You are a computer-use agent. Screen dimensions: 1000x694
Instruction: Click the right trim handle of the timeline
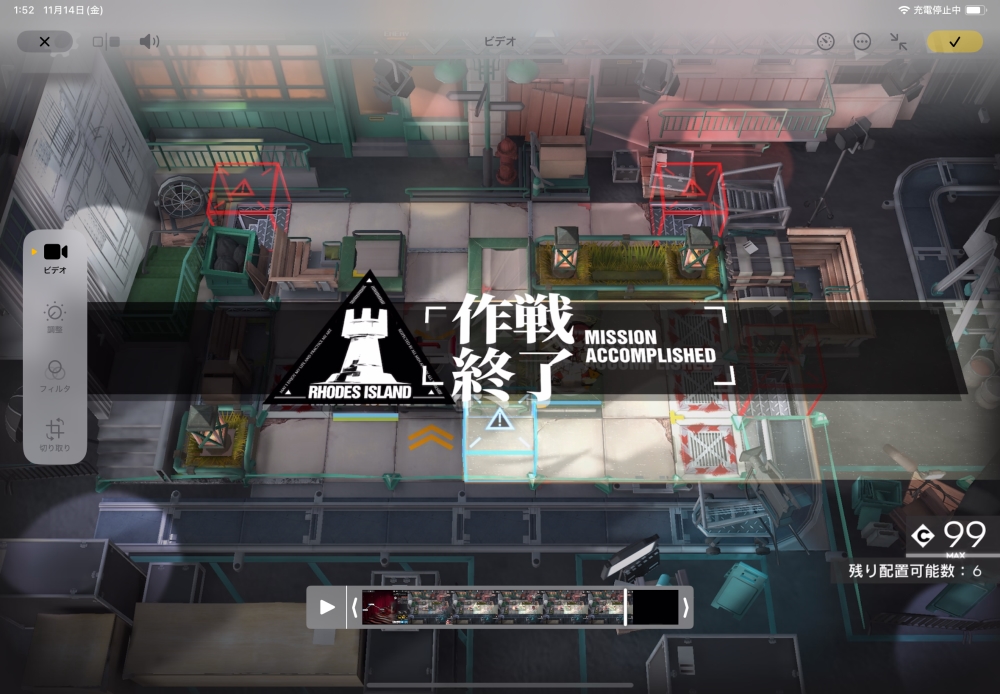point(685,607)
